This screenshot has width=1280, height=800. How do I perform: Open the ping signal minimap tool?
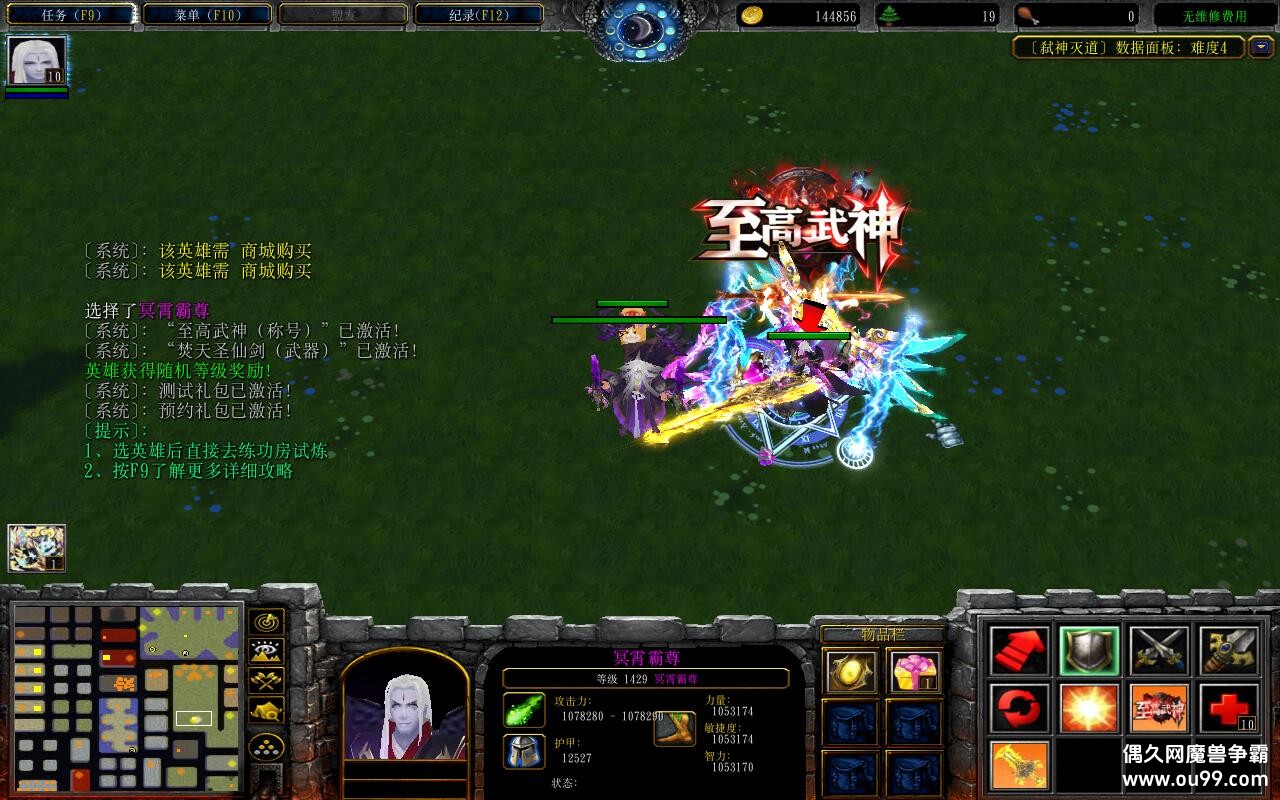pos(265,622)
